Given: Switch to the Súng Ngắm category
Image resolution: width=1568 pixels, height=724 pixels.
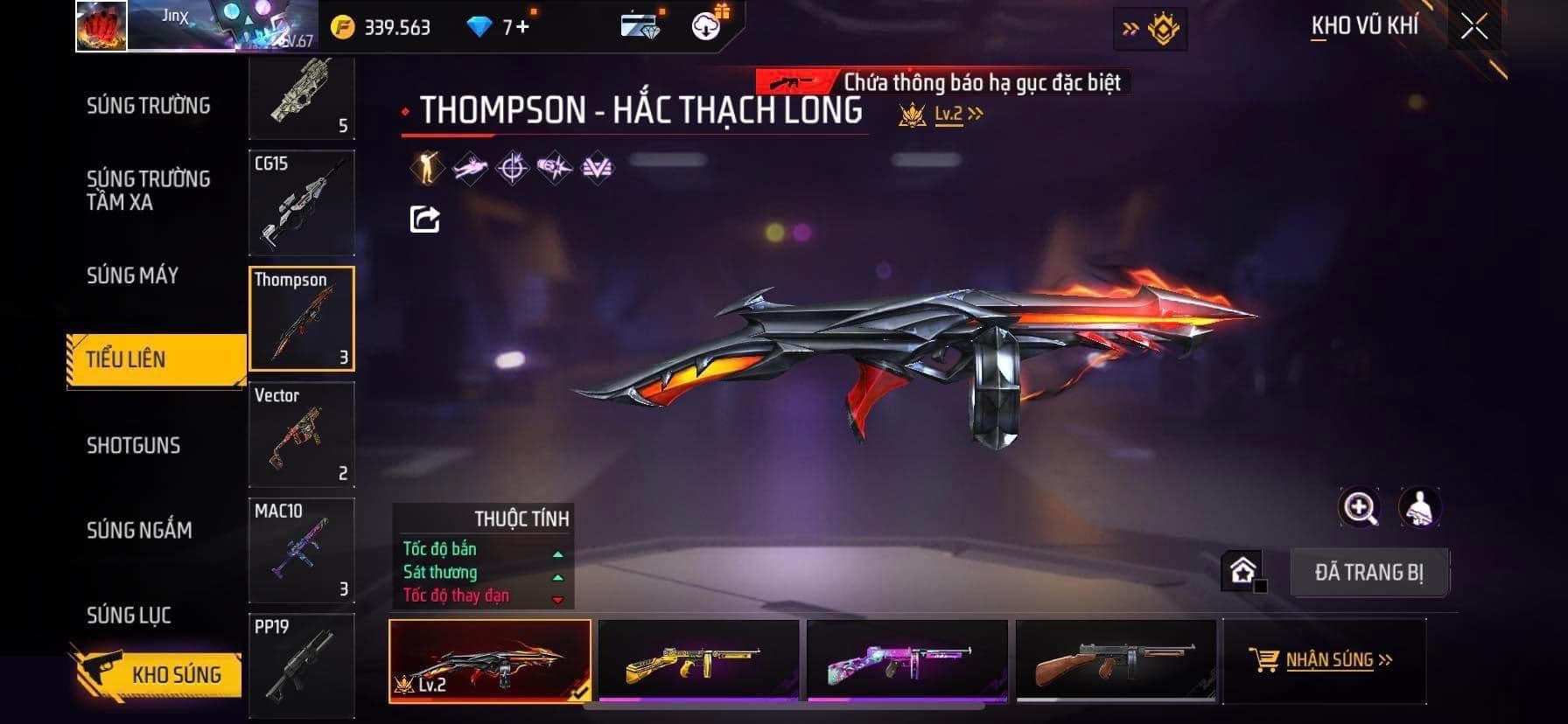Looking at the screenshot, I should coord(139,530).
